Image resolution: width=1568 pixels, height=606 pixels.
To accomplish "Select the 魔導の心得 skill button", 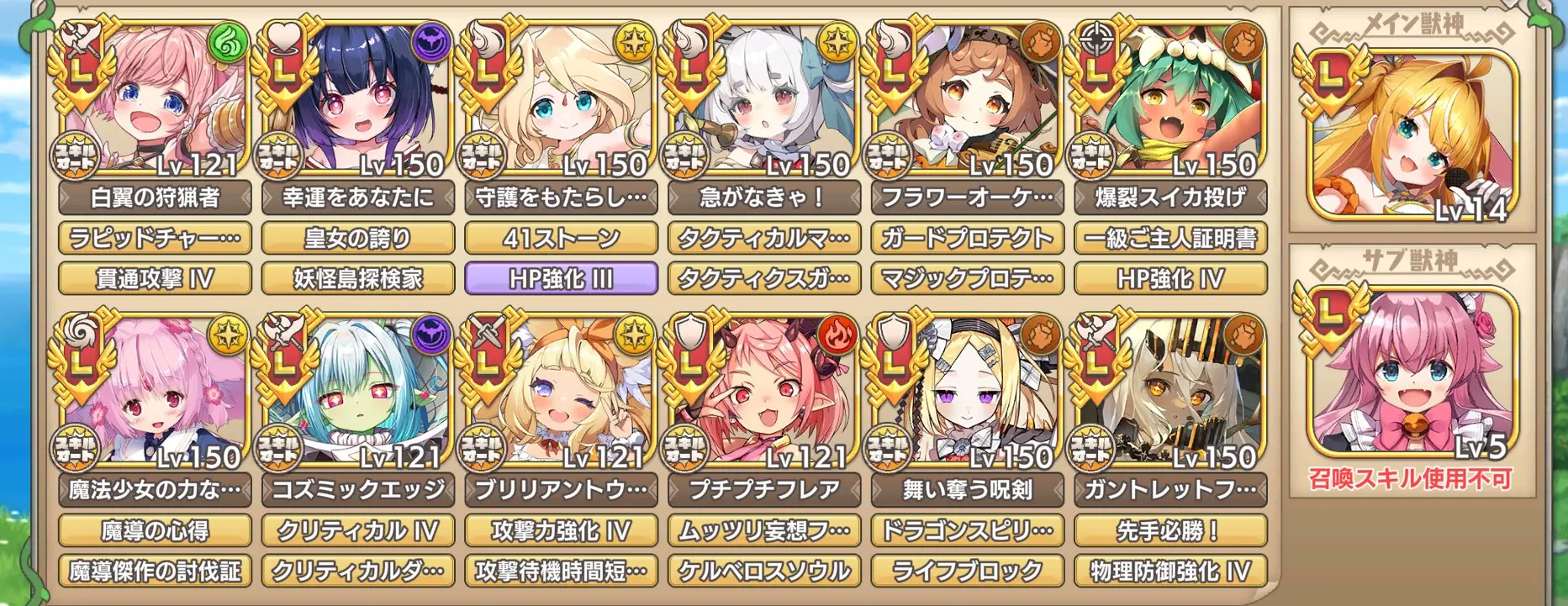I will coord(155,531).
